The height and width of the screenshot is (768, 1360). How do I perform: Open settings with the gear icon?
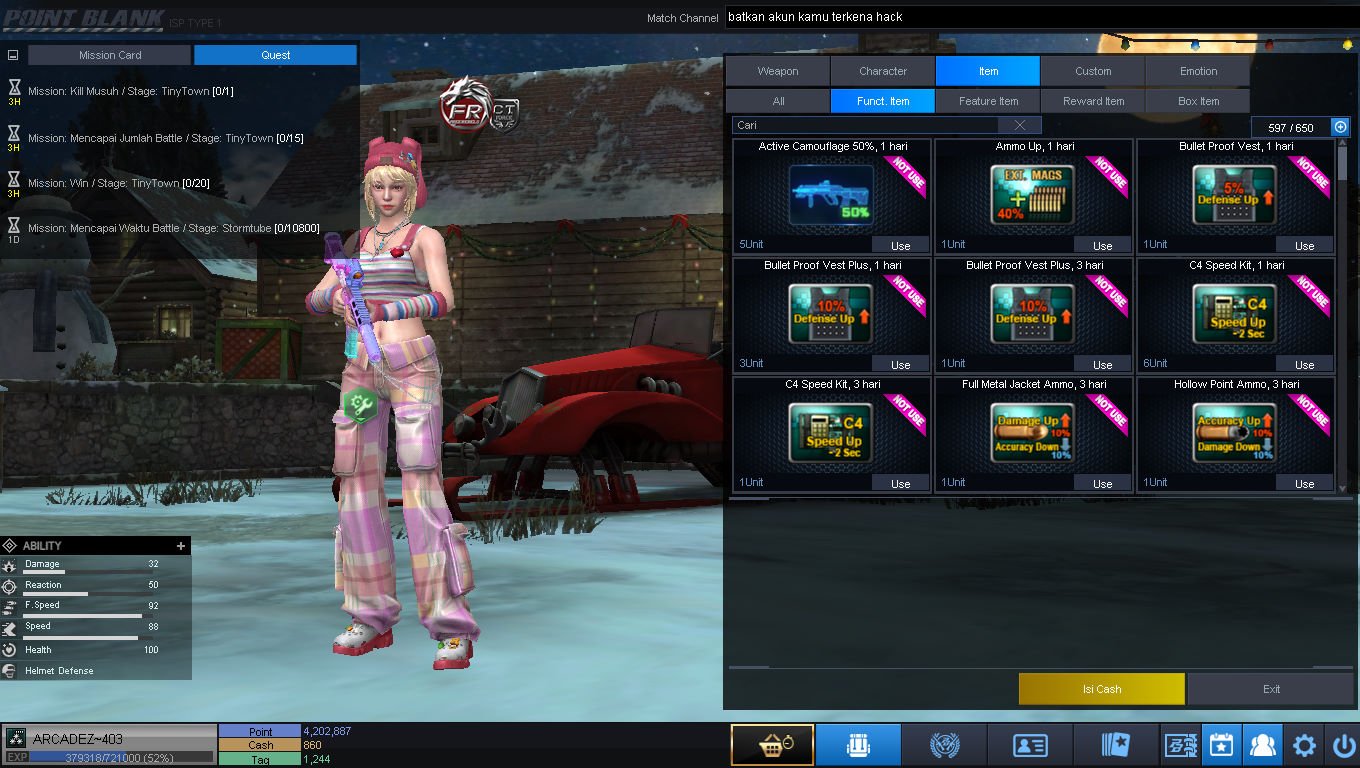[1304, 745]
